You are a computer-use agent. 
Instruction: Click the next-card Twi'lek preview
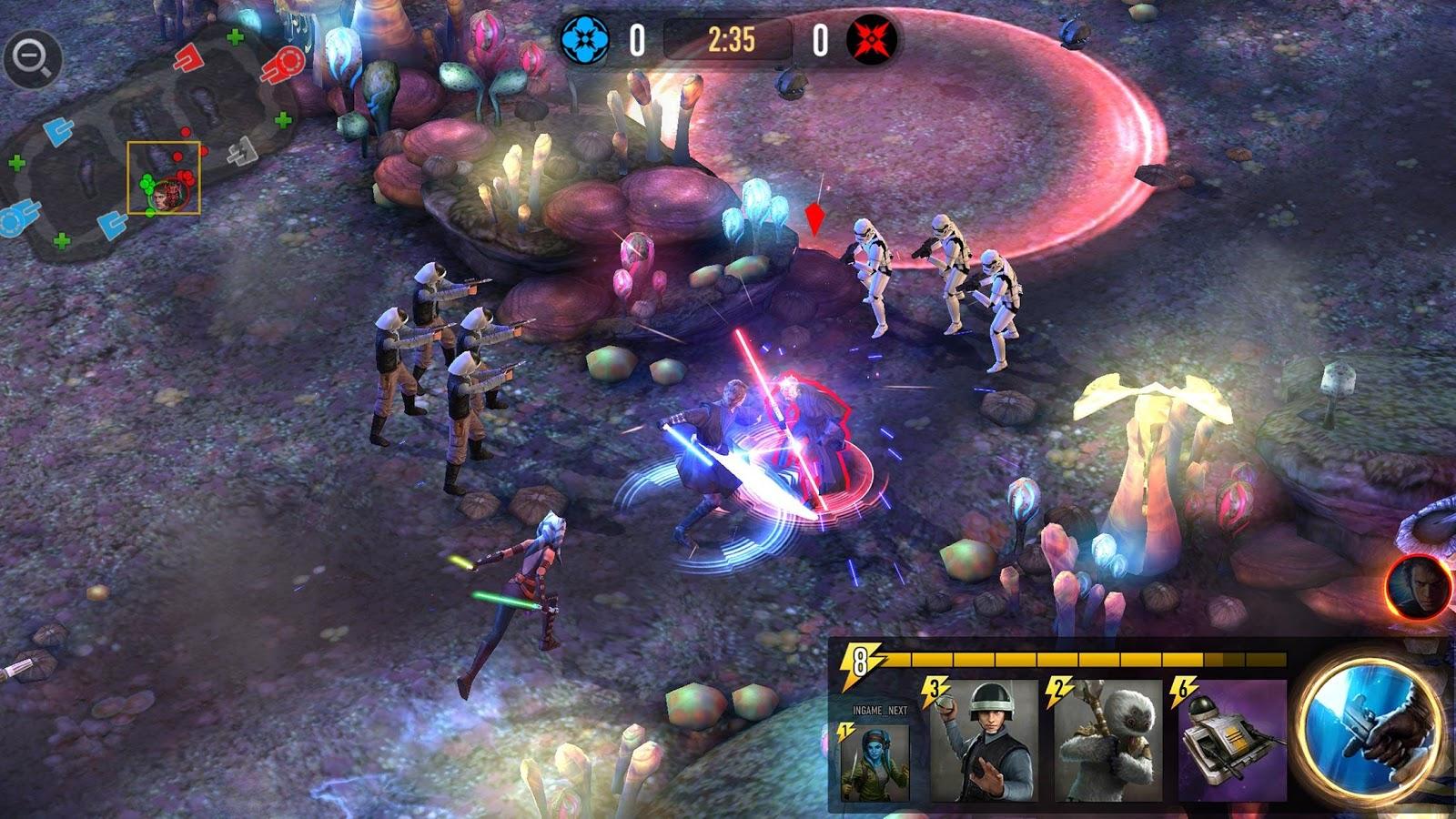coord(873,761)
